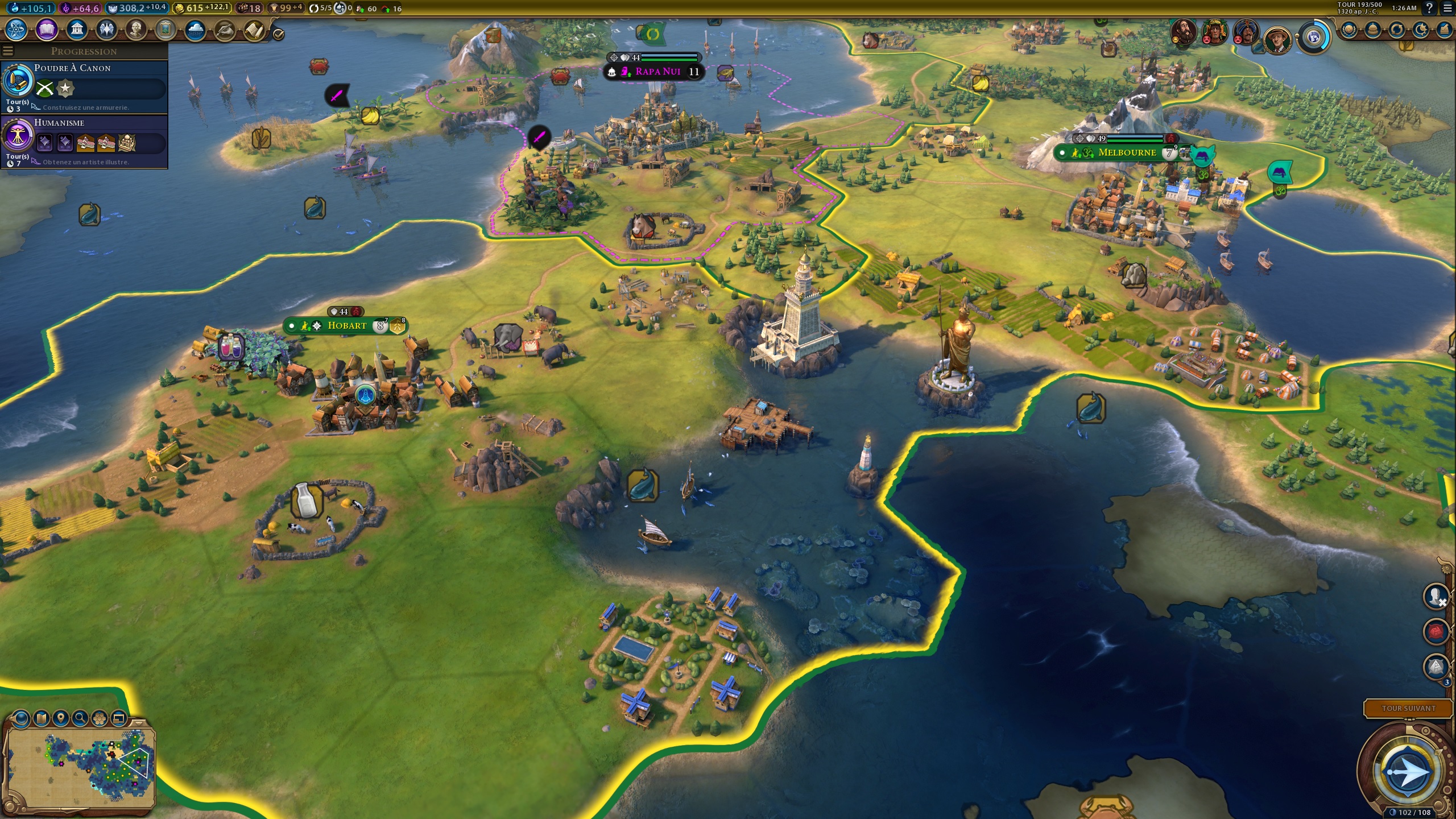Open the climate rain cloud icon
1456x819 pixels.
(195, 30)
